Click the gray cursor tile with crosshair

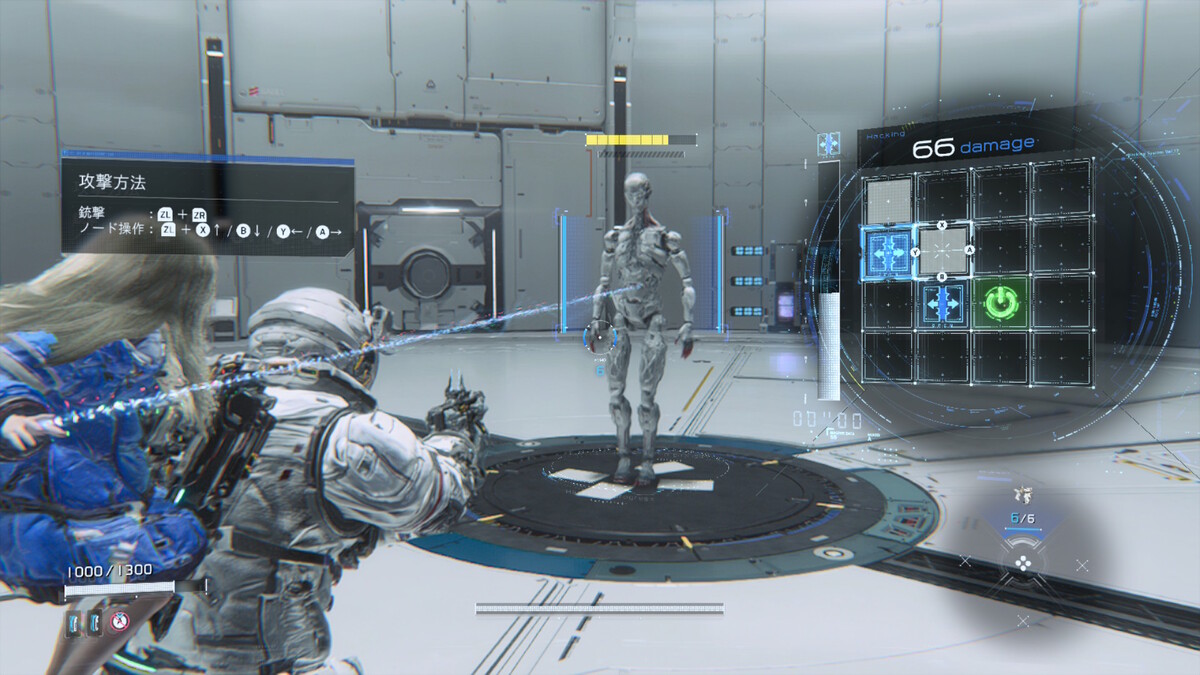(x=942, y=250)
